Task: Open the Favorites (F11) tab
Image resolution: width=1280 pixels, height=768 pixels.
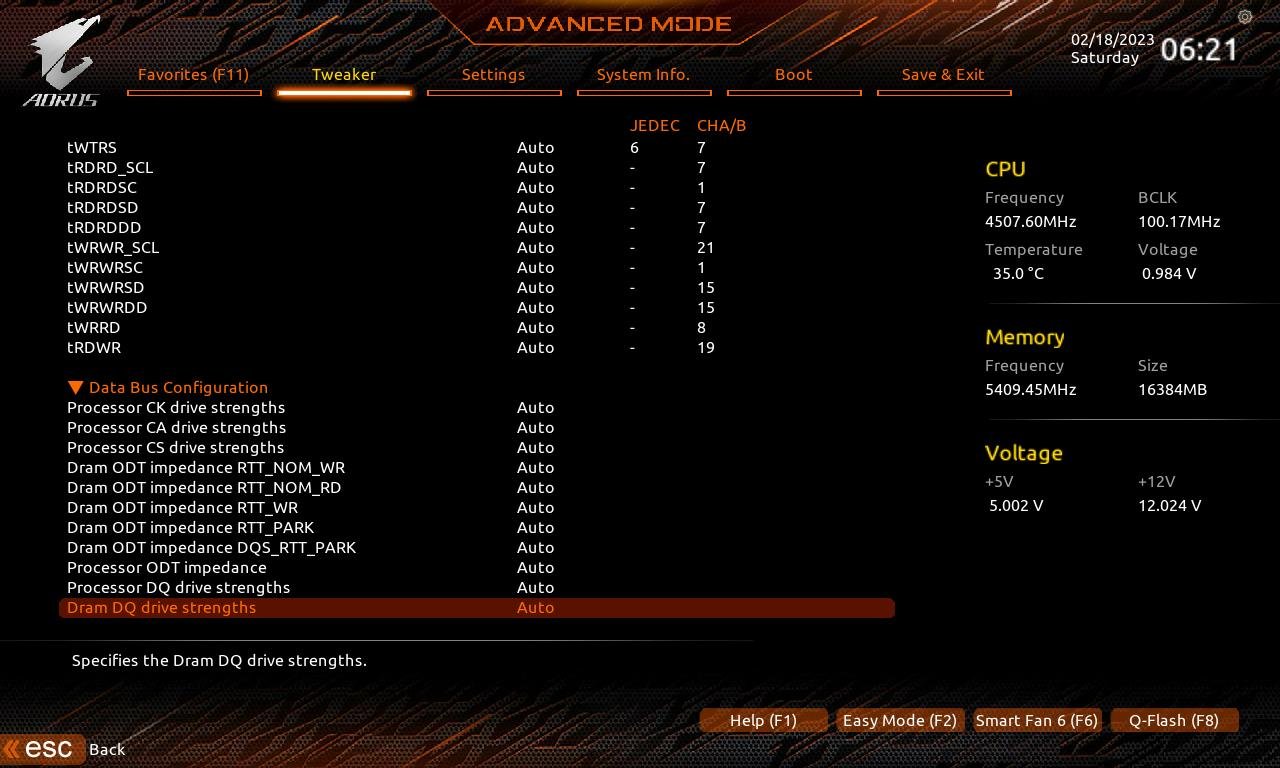Action: (x=194, y=74)
